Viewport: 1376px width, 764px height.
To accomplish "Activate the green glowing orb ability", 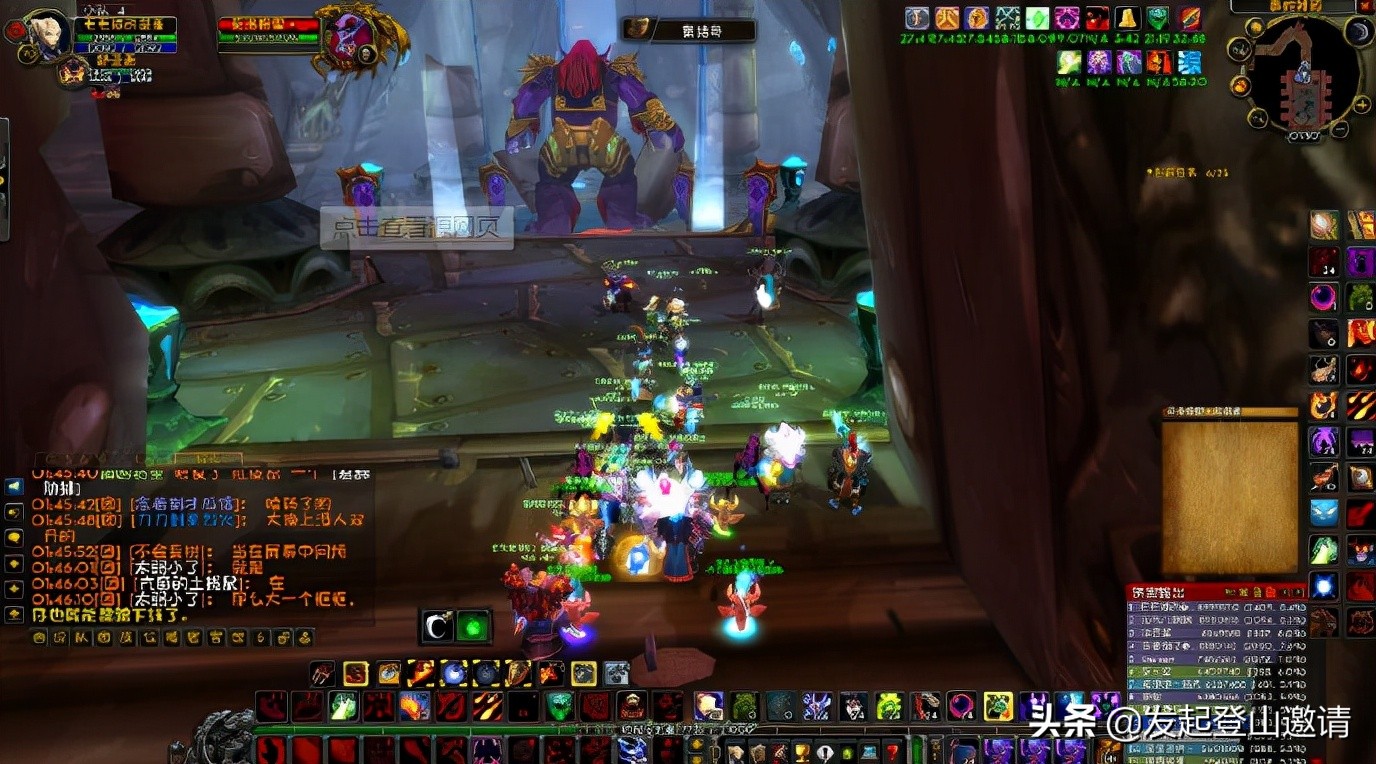I will (472, 626).
